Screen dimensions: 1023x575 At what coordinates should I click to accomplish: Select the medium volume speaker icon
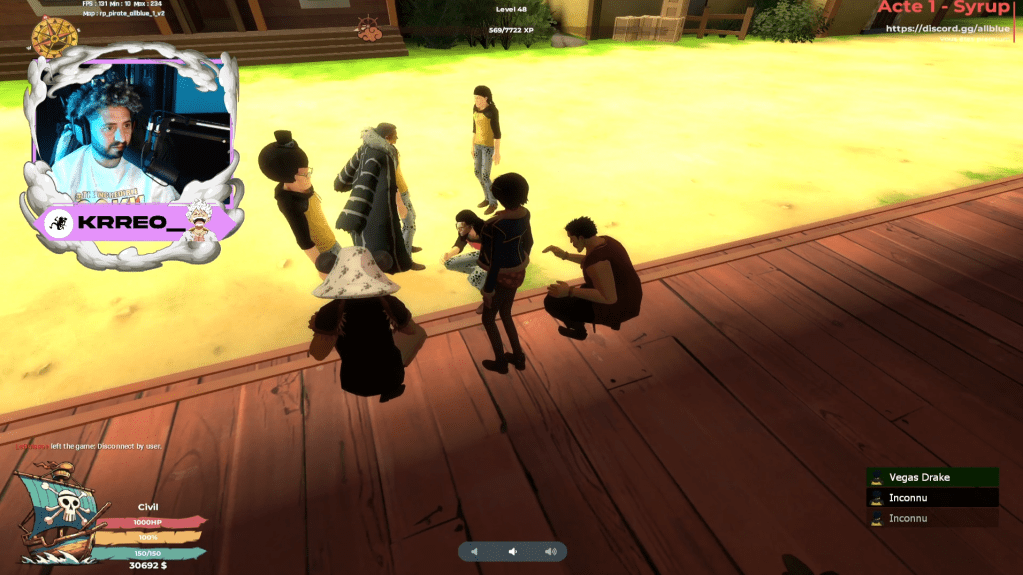[512, 551]
